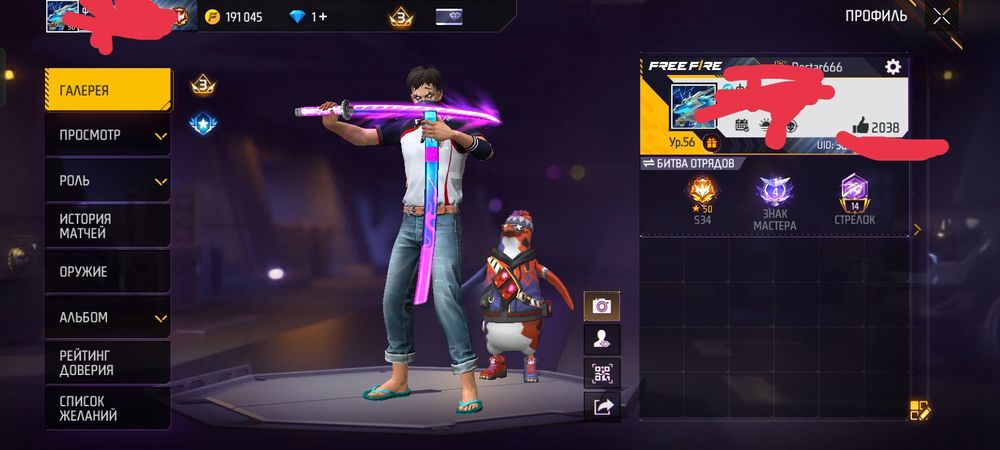Expand the Просмотр menu entry
Image resolution: width=1000 pixels, height=450 pixels.
tap(107, 135)
